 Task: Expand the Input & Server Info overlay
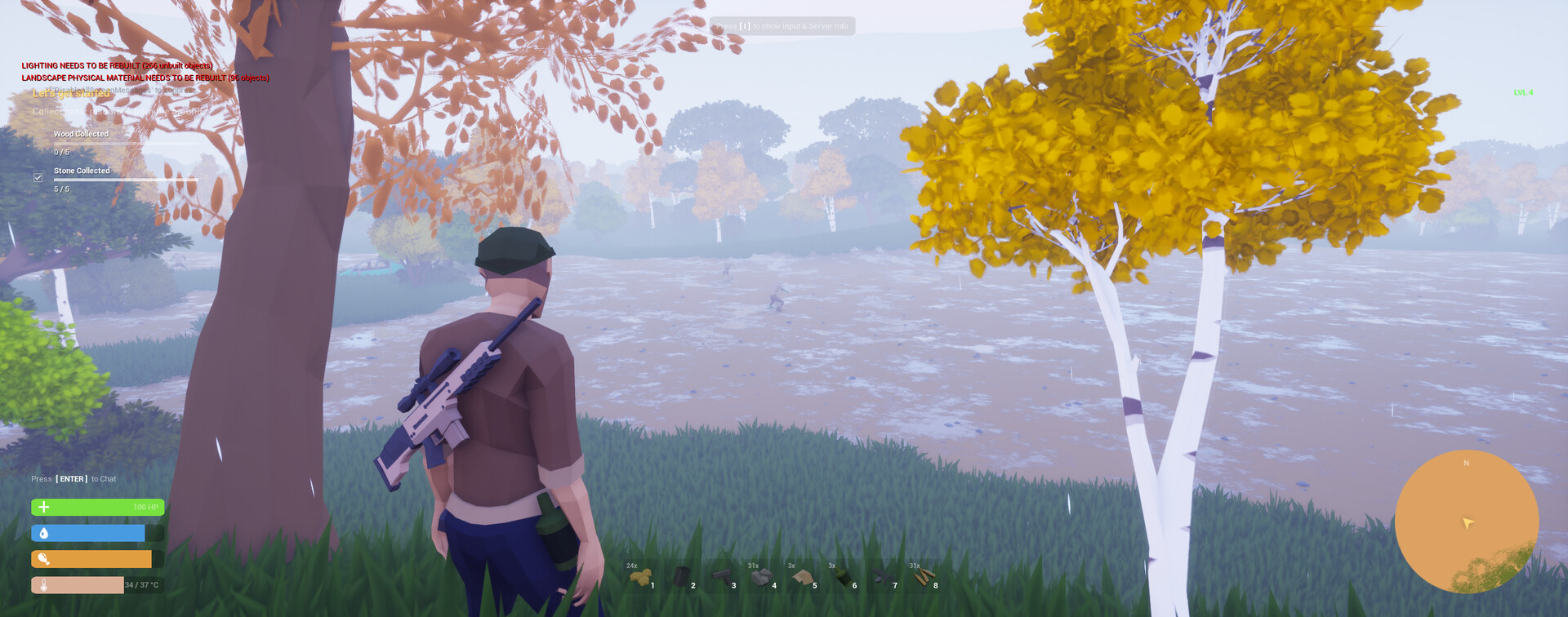[x=782, y=25]
